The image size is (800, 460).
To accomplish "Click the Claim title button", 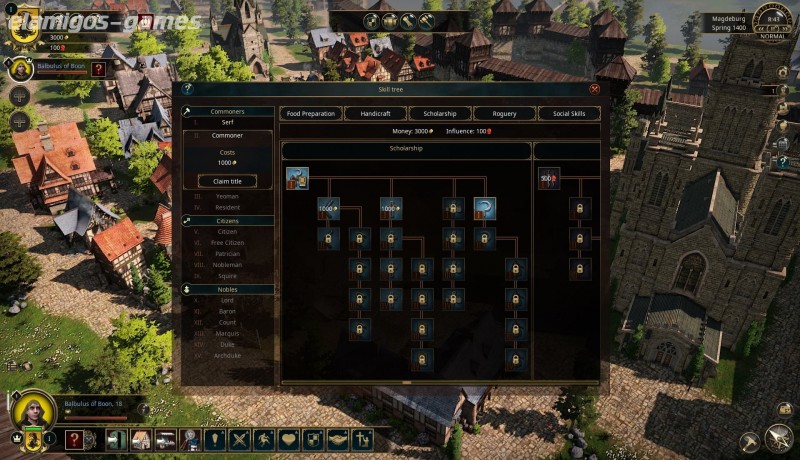I will (x=227, y=181).
